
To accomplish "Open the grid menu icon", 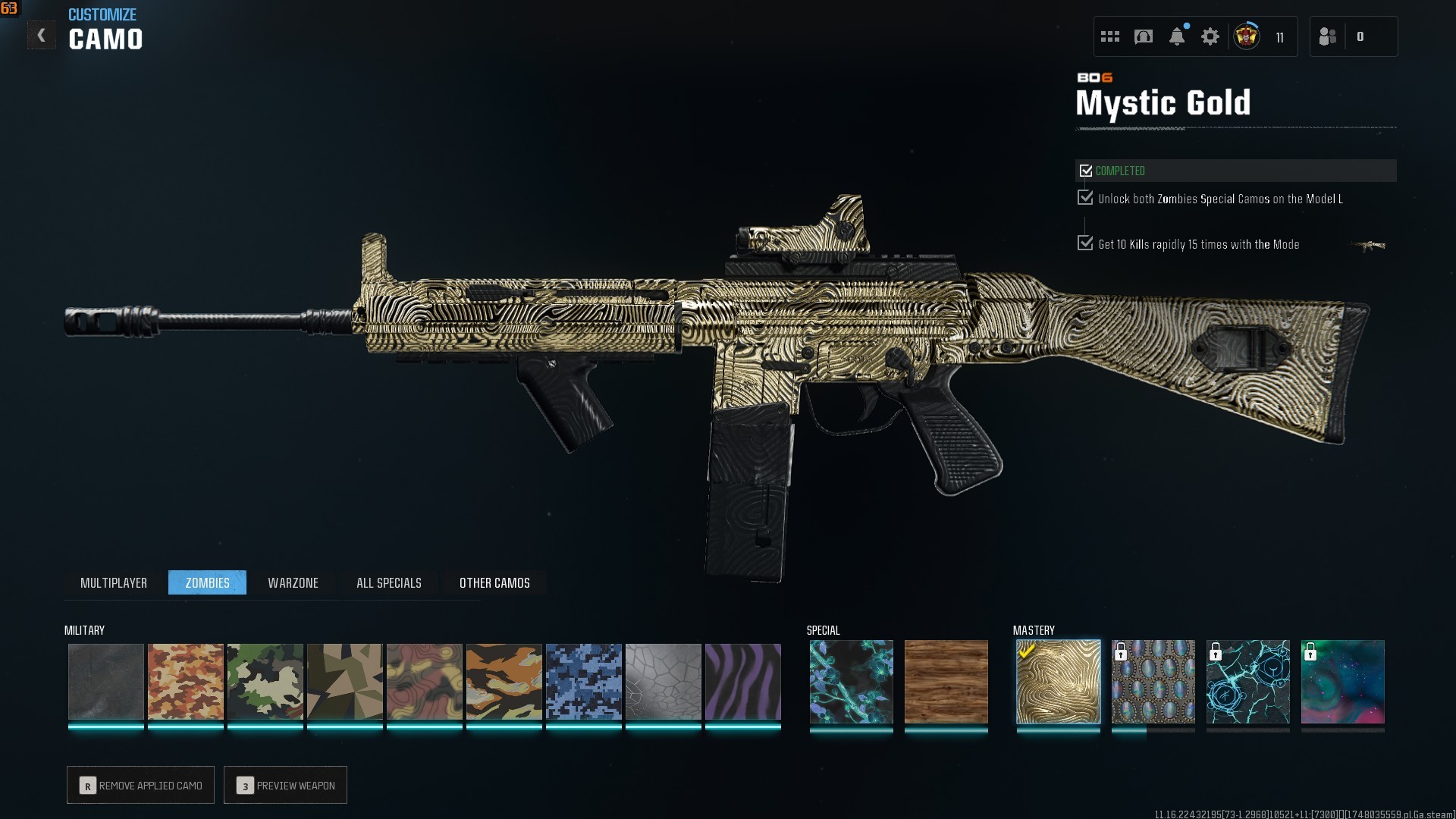I will (x=1109, y=36).
